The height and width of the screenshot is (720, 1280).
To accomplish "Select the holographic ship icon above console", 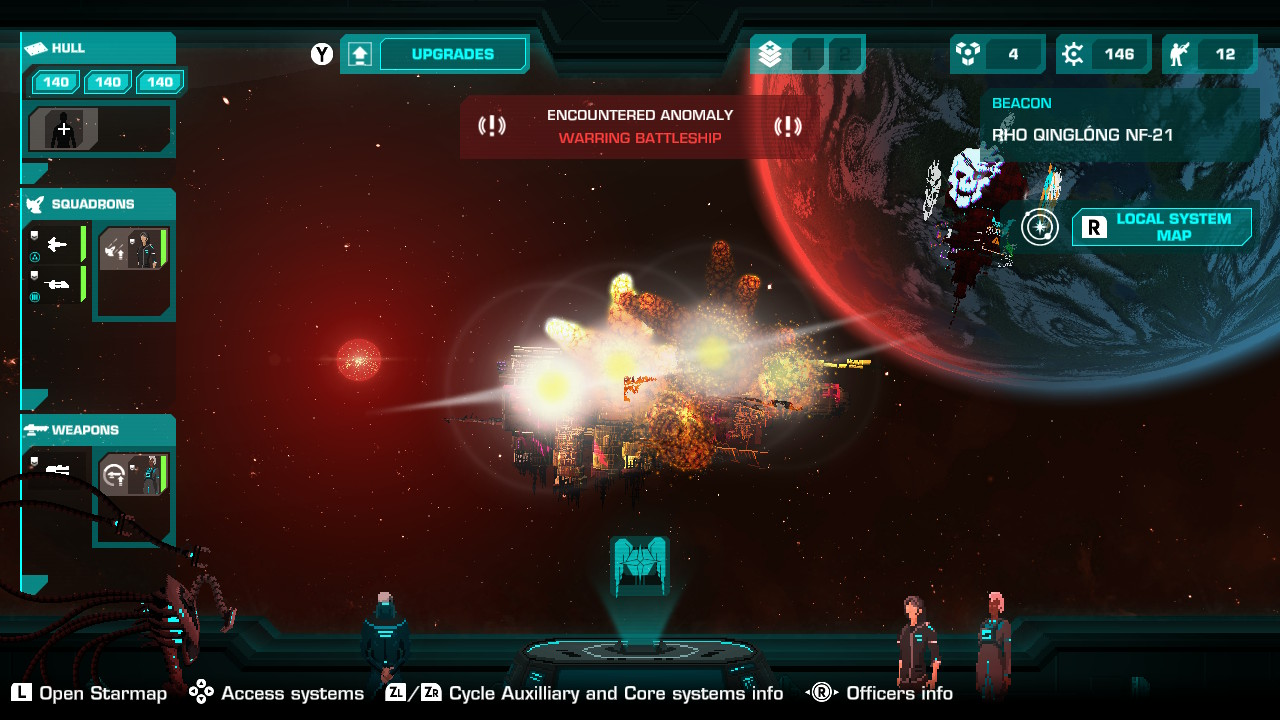I will tap(639, 566).
